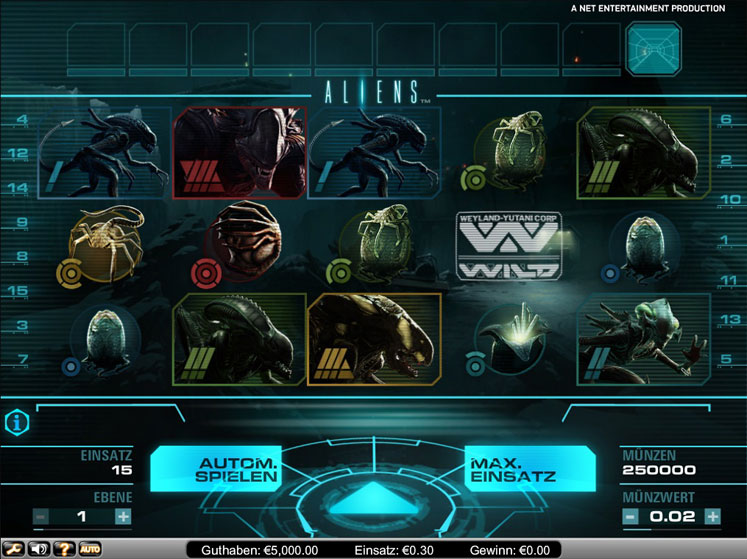This screenshot has height=559, width=747.
Task: Open game settings via the wrench icon
Action: (x=13, y=549)
